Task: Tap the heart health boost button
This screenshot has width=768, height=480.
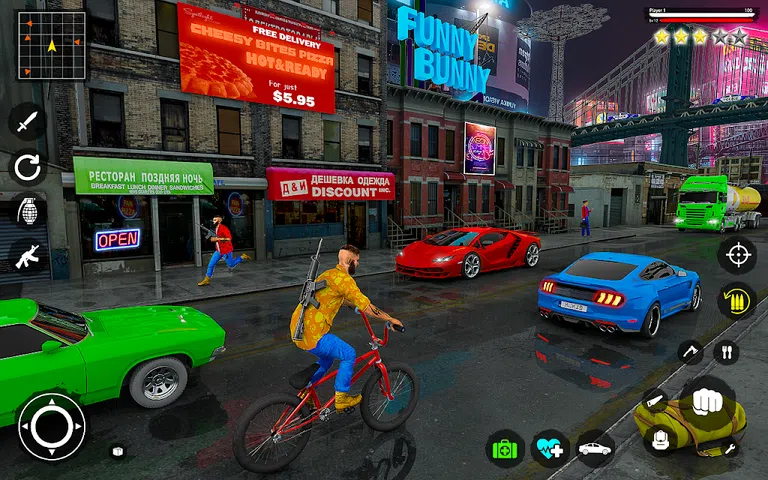Action: pyautogui.click(x=550, y=448)
